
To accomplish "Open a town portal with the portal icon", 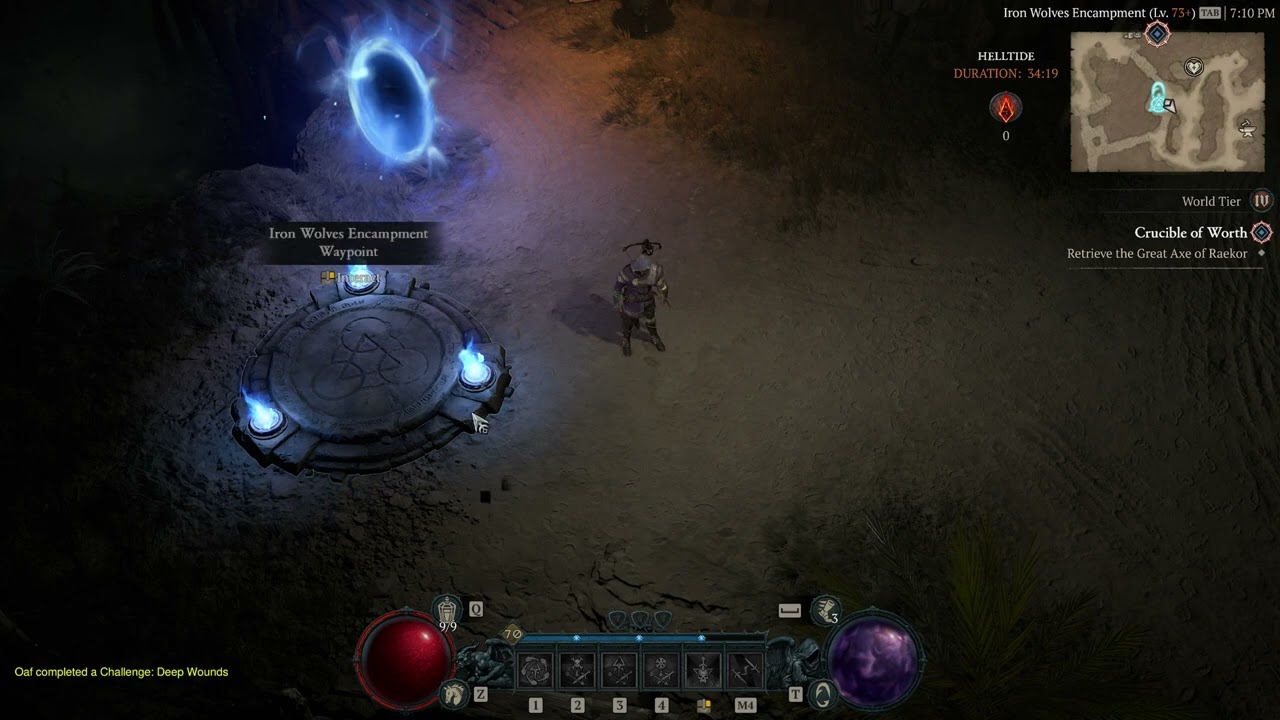I will point(821,693).
